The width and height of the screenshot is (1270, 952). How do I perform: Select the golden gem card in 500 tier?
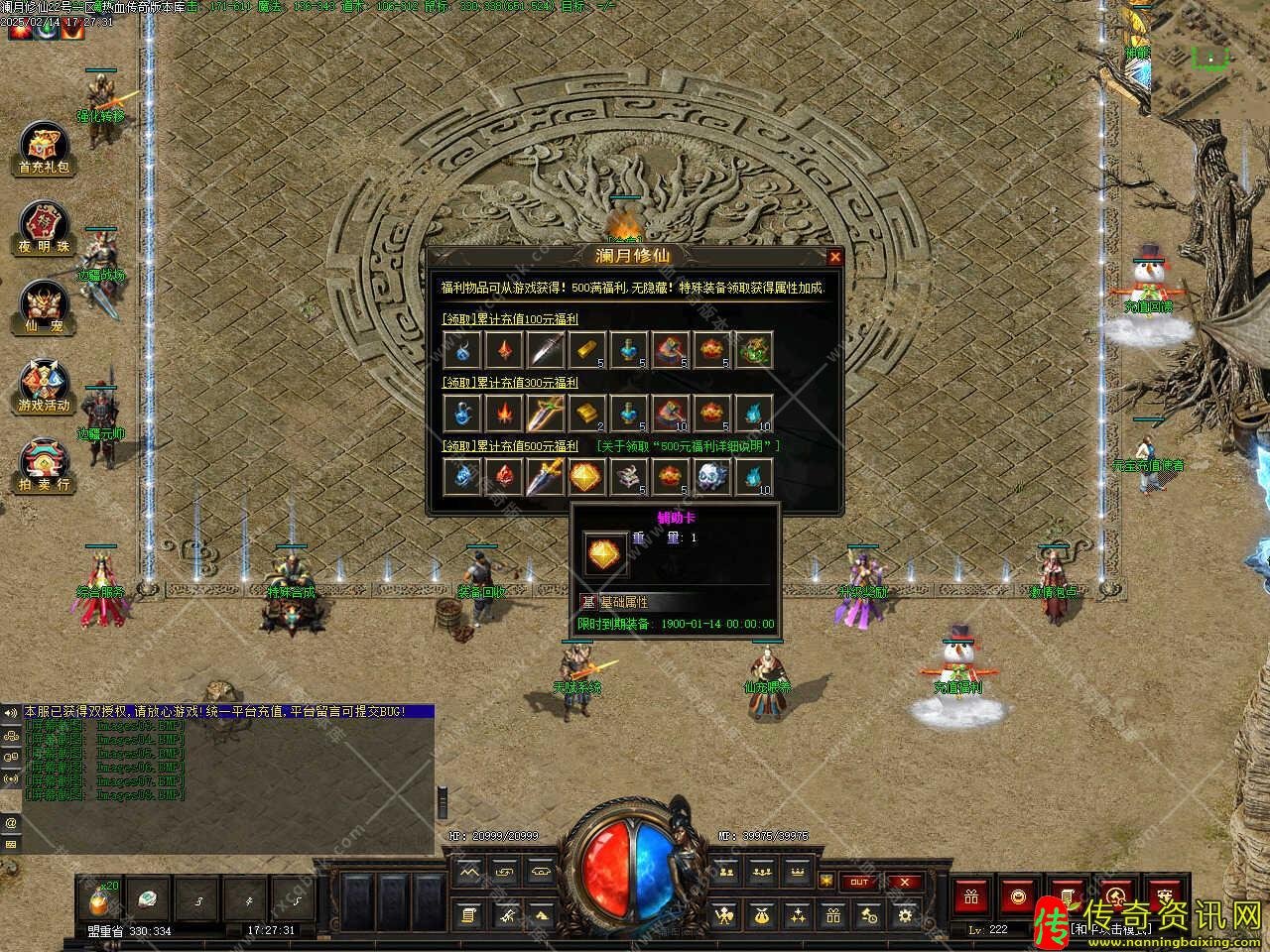[585, 477]
